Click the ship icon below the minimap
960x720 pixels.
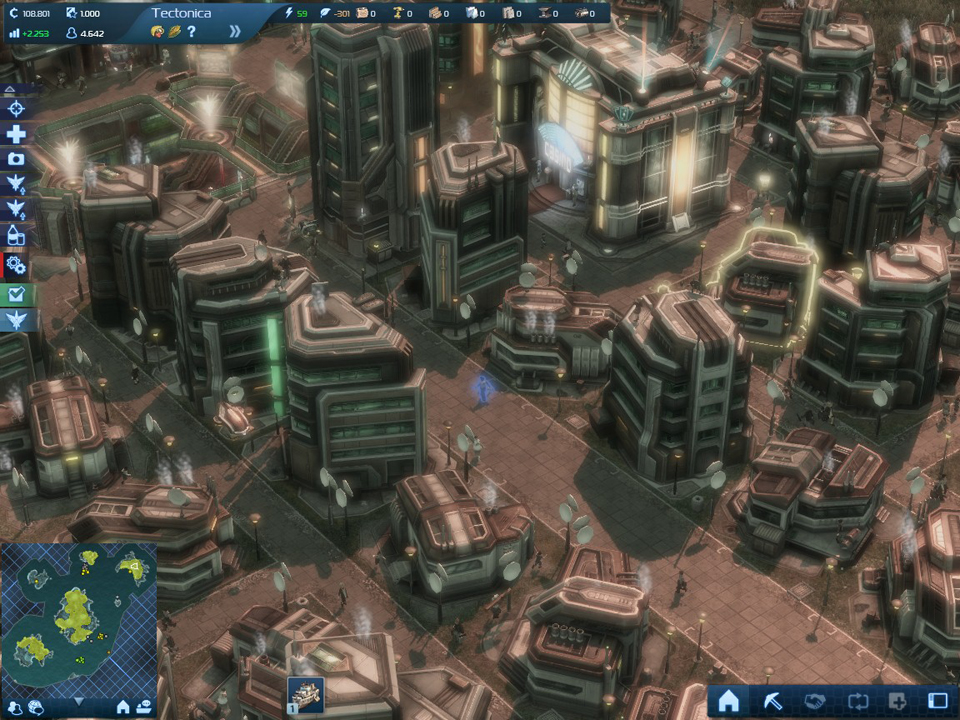pyautogui.click(x=145, y=708)
